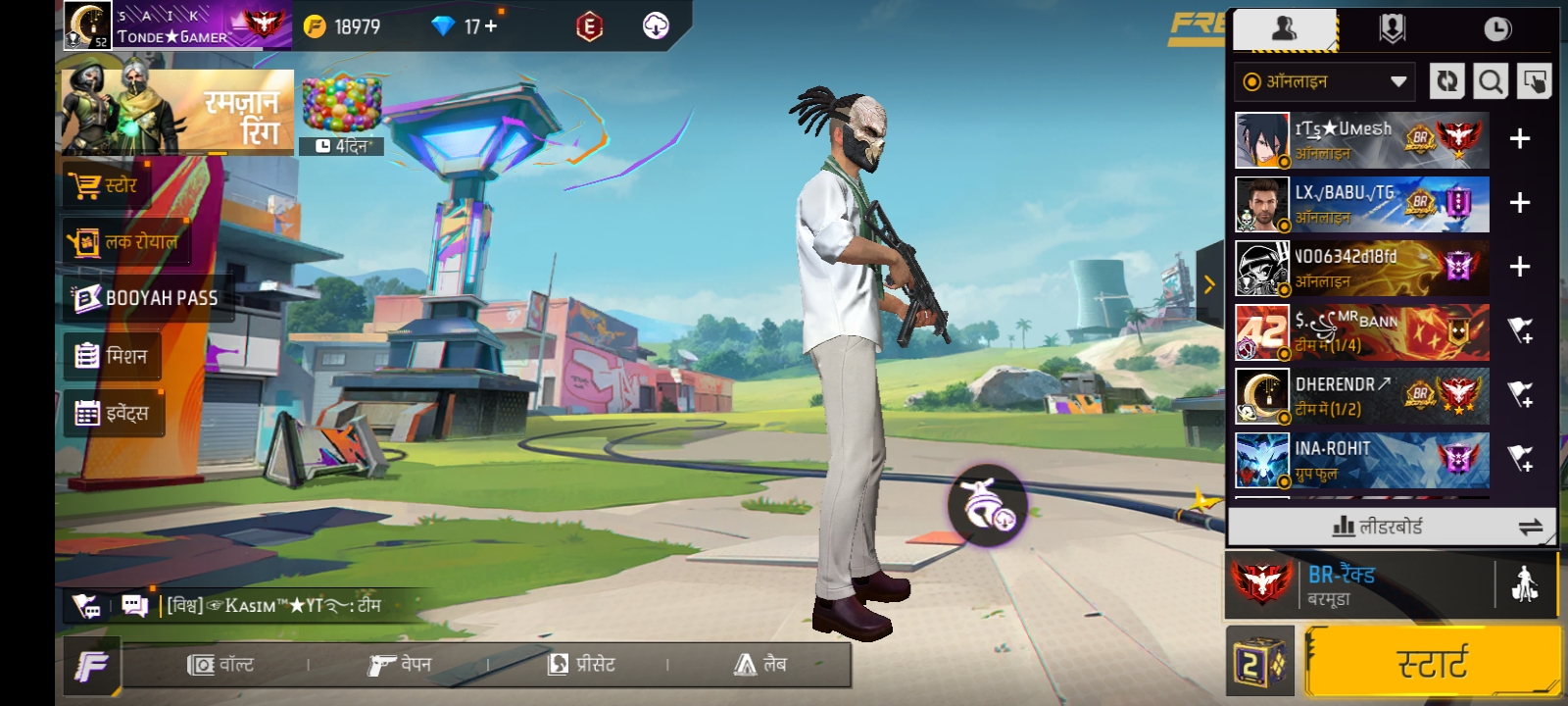Open the online status dropdown
This screenshot has height=706, width=1568.
pos(1323,81)
